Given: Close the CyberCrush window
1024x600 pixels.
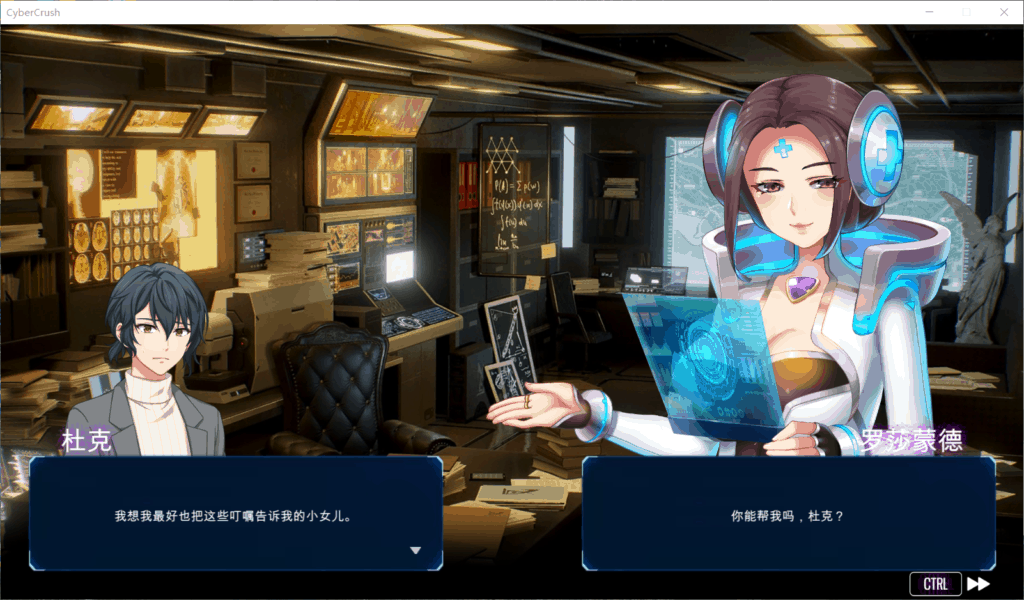Looking at the screenshot, I should click(1003, 12).
